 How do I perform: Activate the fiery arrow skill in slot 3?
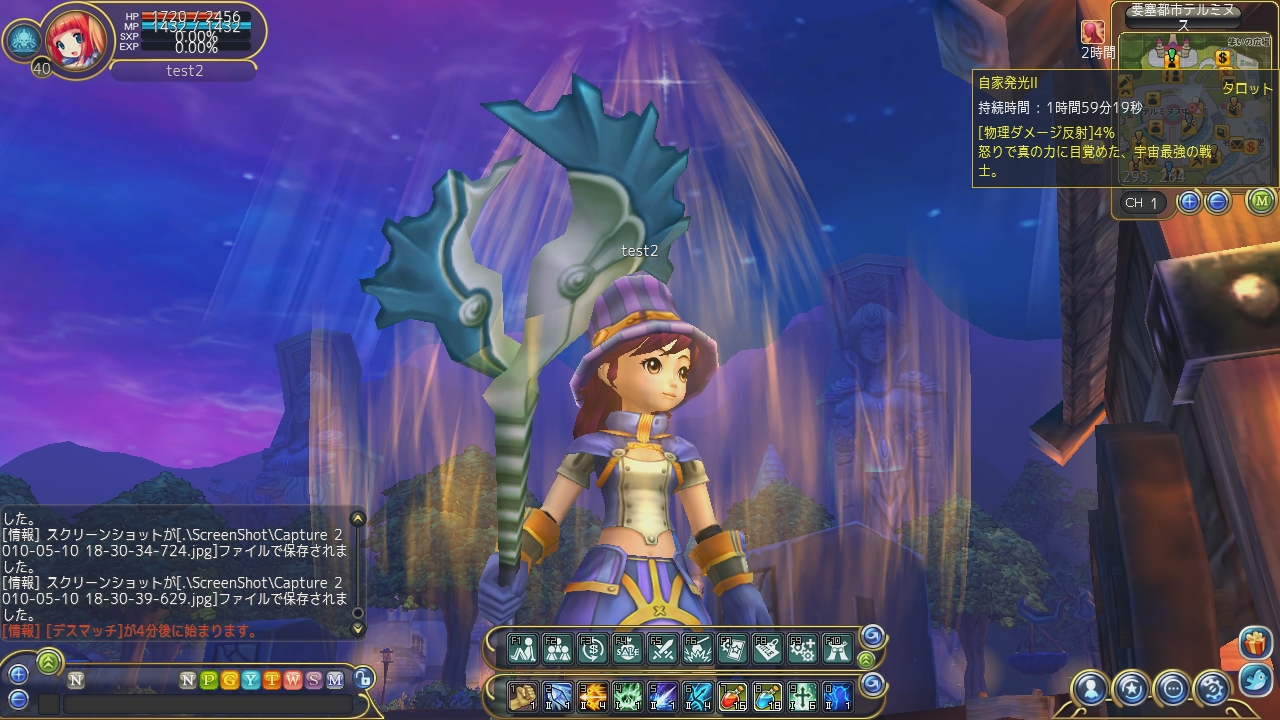pos(593,695)
